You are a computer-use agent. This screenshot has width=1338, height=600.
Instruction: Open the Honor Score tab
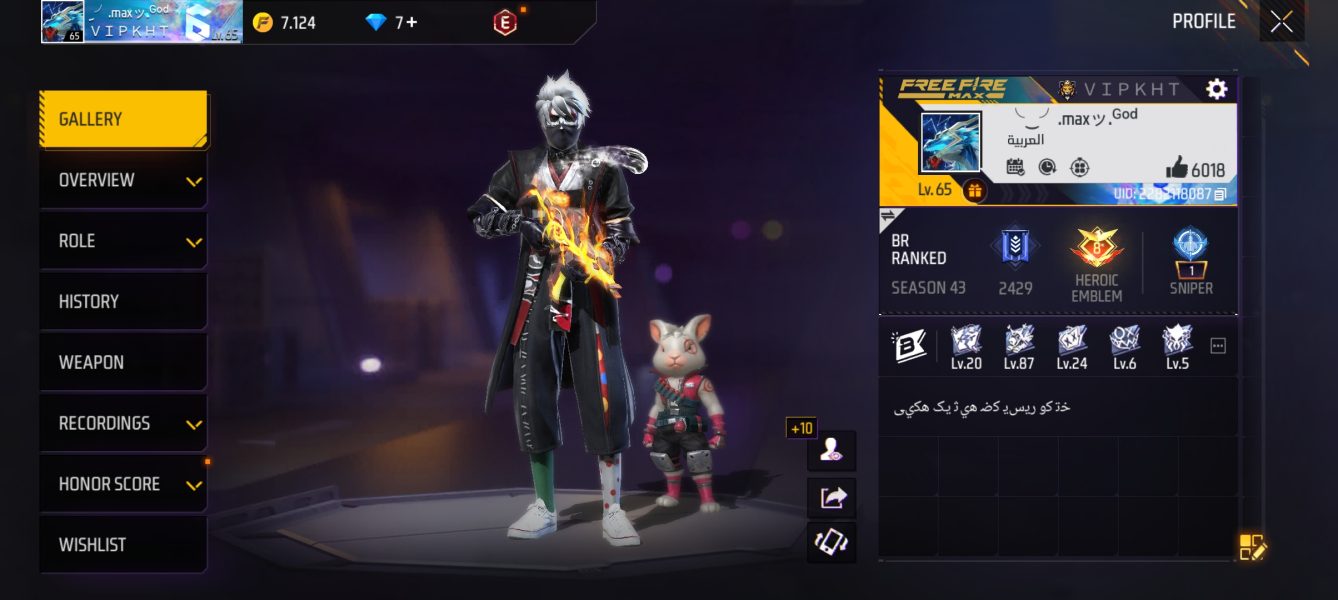pyautogui.click(x=123, y=484)
